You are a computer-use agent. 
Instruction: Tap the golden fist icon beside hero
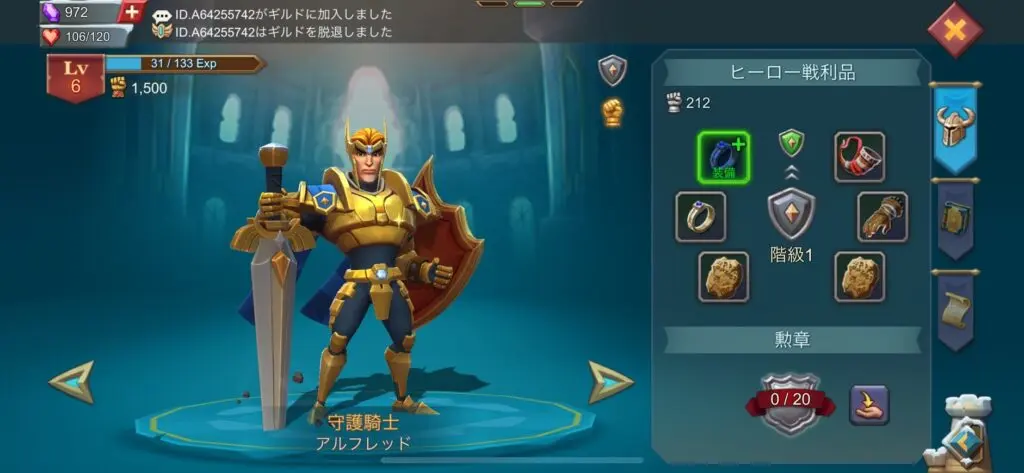[612, 112]
